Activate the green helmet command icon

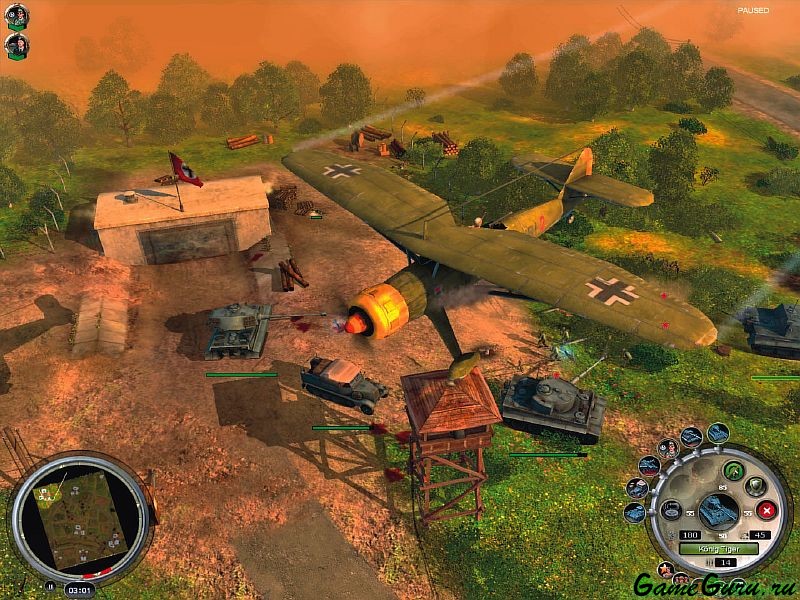[731, 472]
